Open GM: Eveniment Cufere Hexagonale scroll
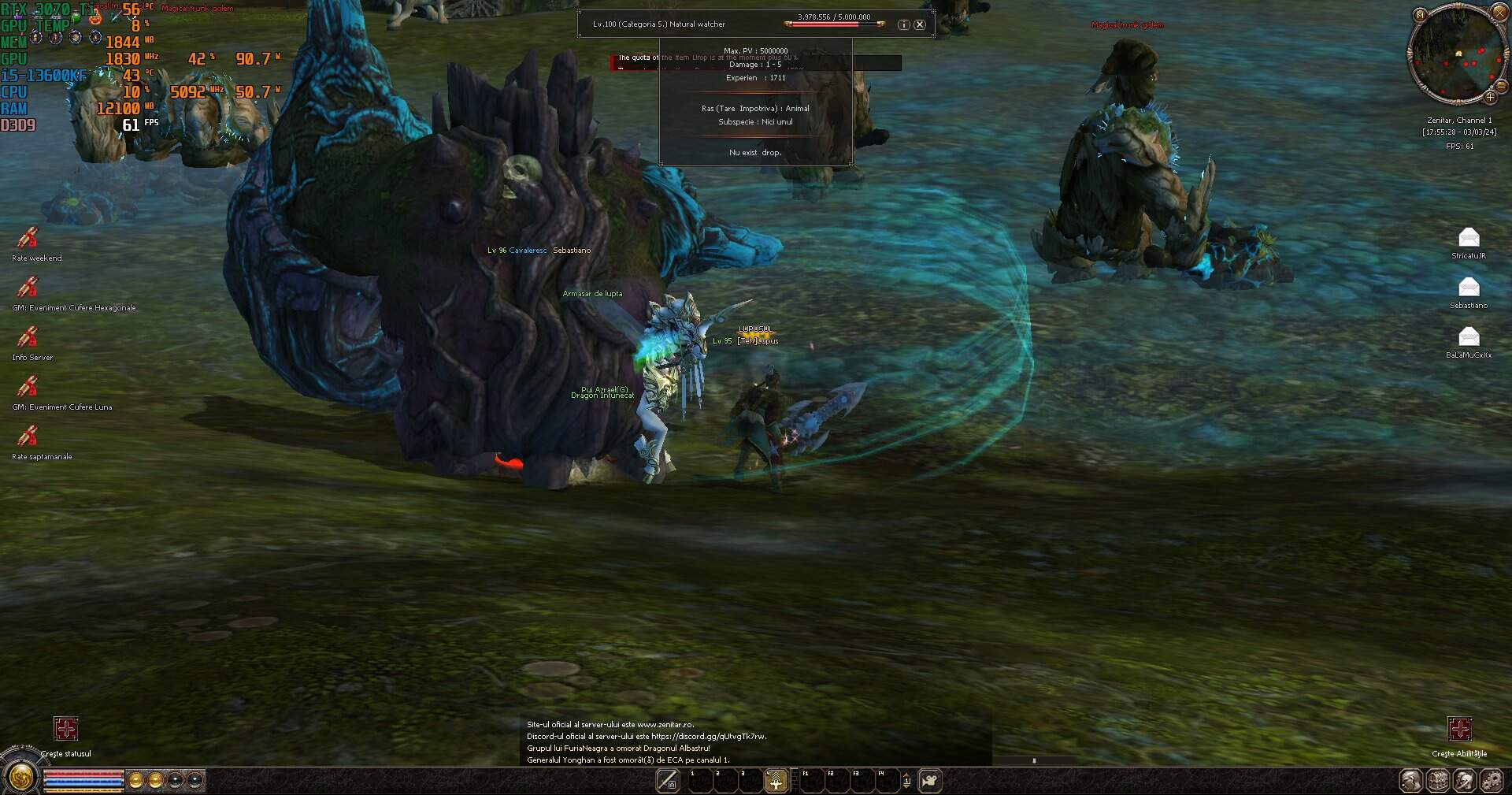The height and width of the screenshot is (795, 1512). (x=28, y=288)
